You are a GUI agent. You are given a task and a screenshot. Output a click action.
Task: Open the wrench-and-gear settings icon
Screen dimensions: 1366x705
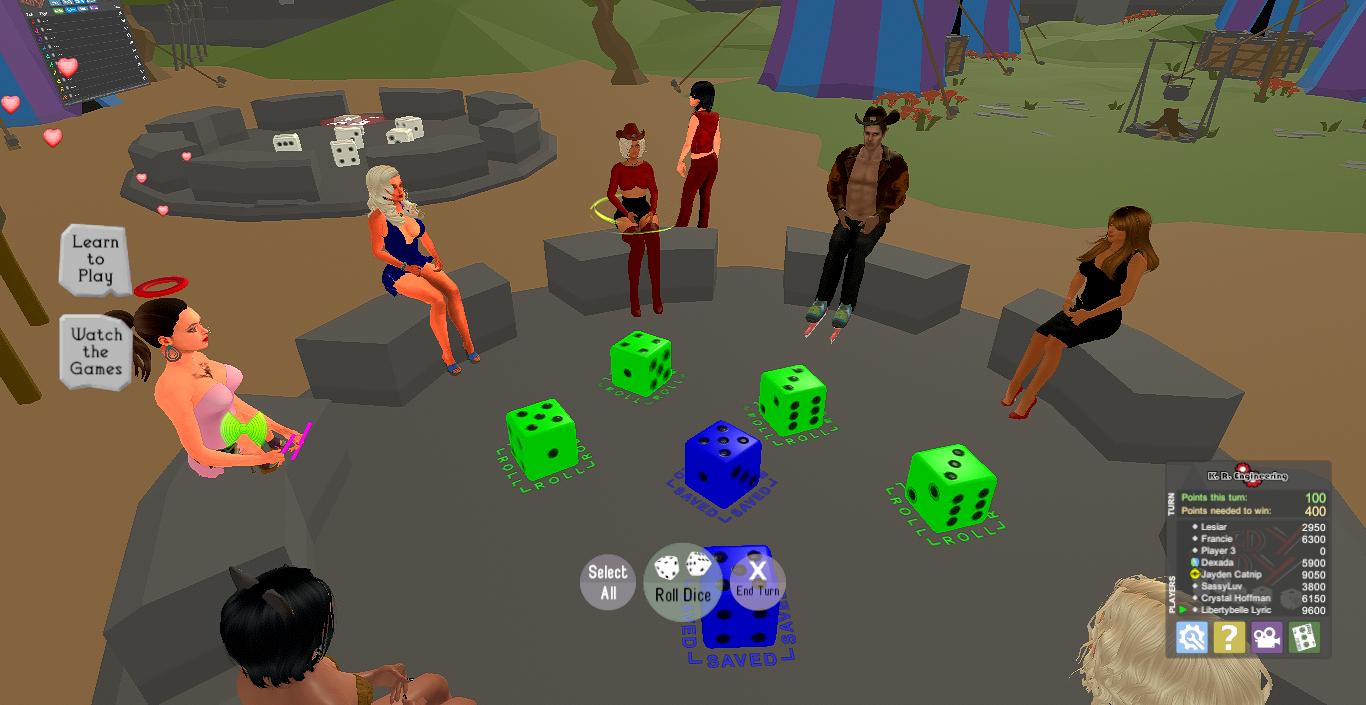pos(1191,637)
